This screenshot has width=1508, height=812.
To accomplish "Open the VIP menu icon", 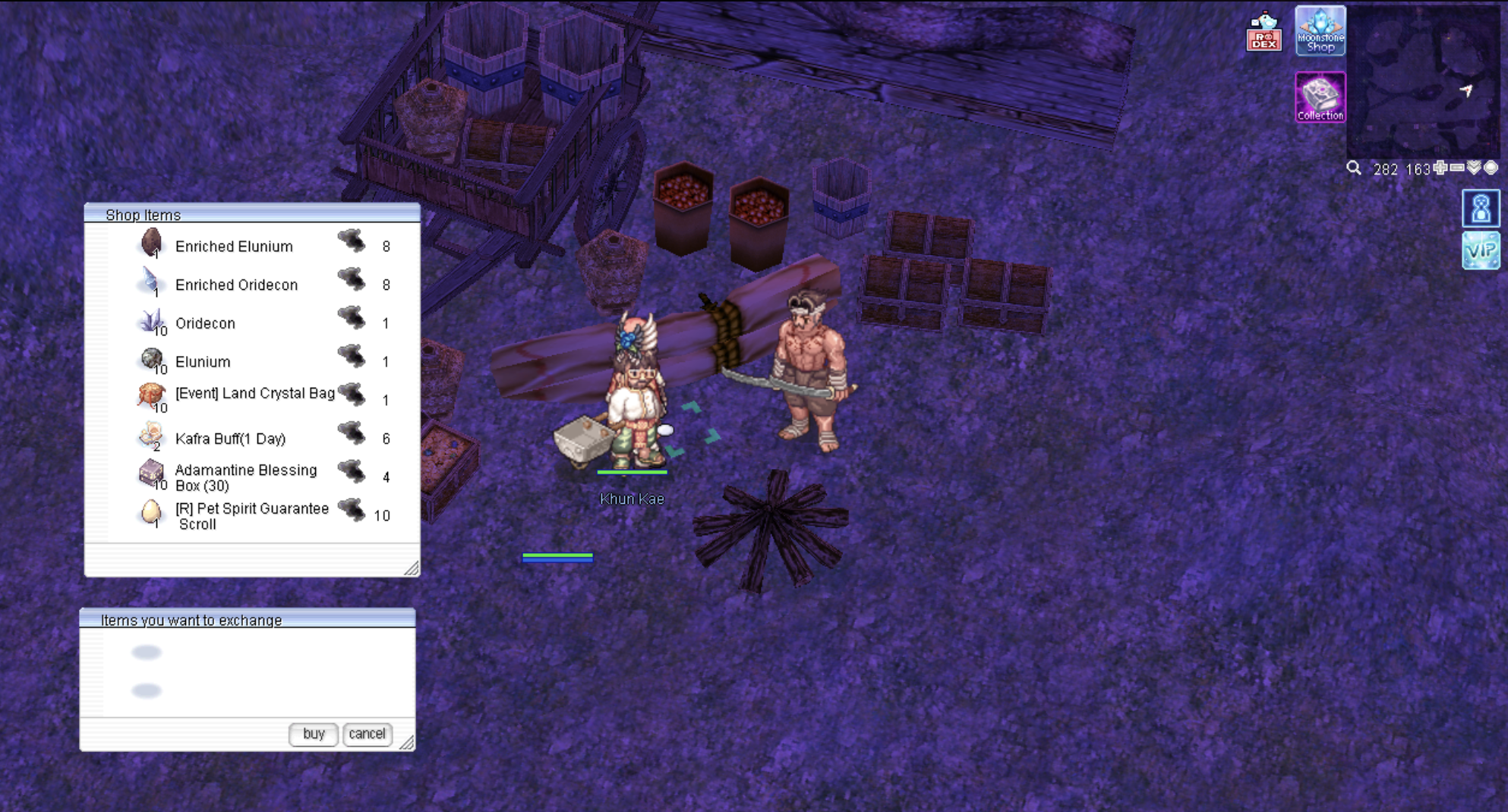I will pyautogui.click(x=1481, y=250).
